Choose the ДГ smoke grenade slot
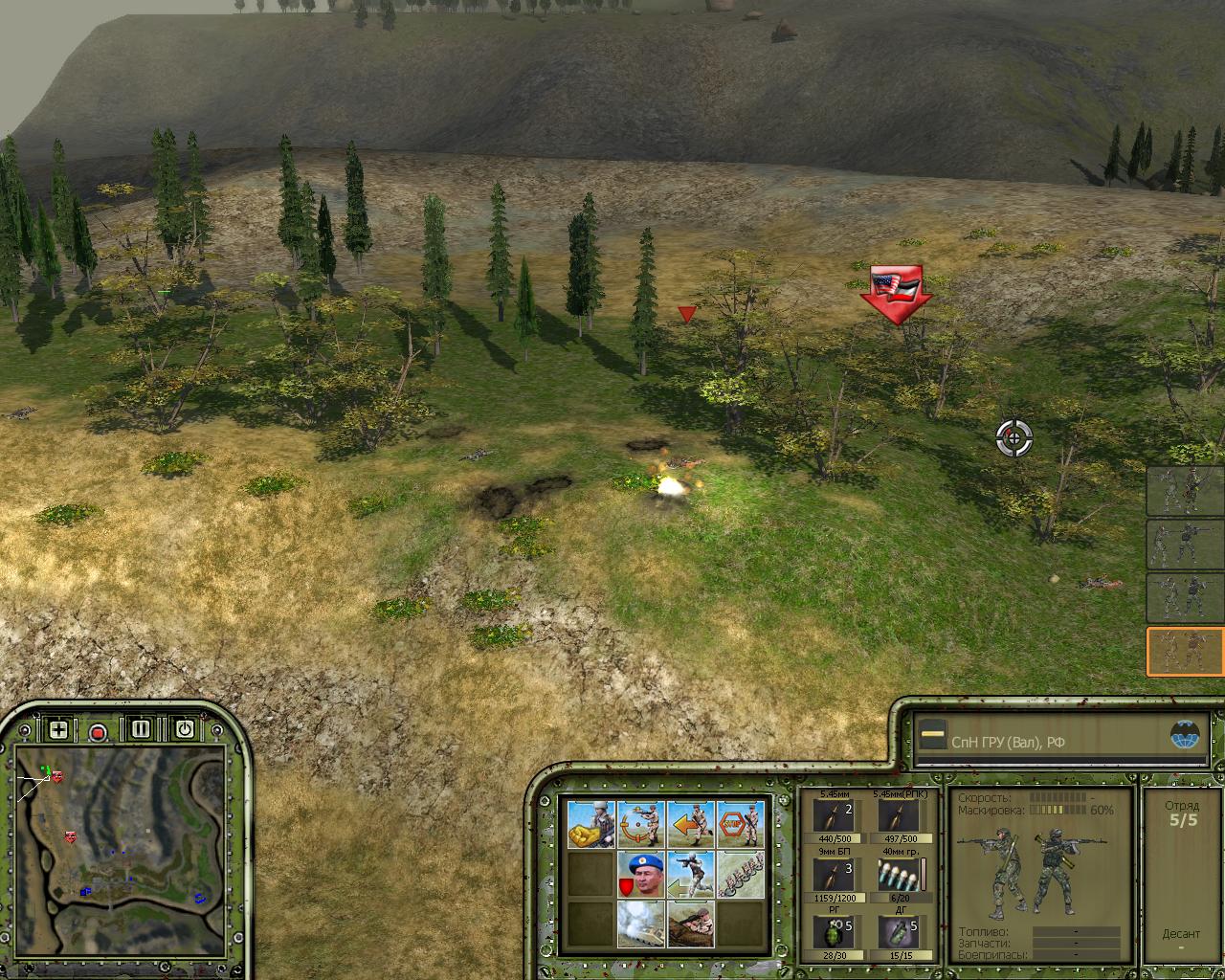The width and height of the screenshot is (1225, 980). click(x=898, y=933)
